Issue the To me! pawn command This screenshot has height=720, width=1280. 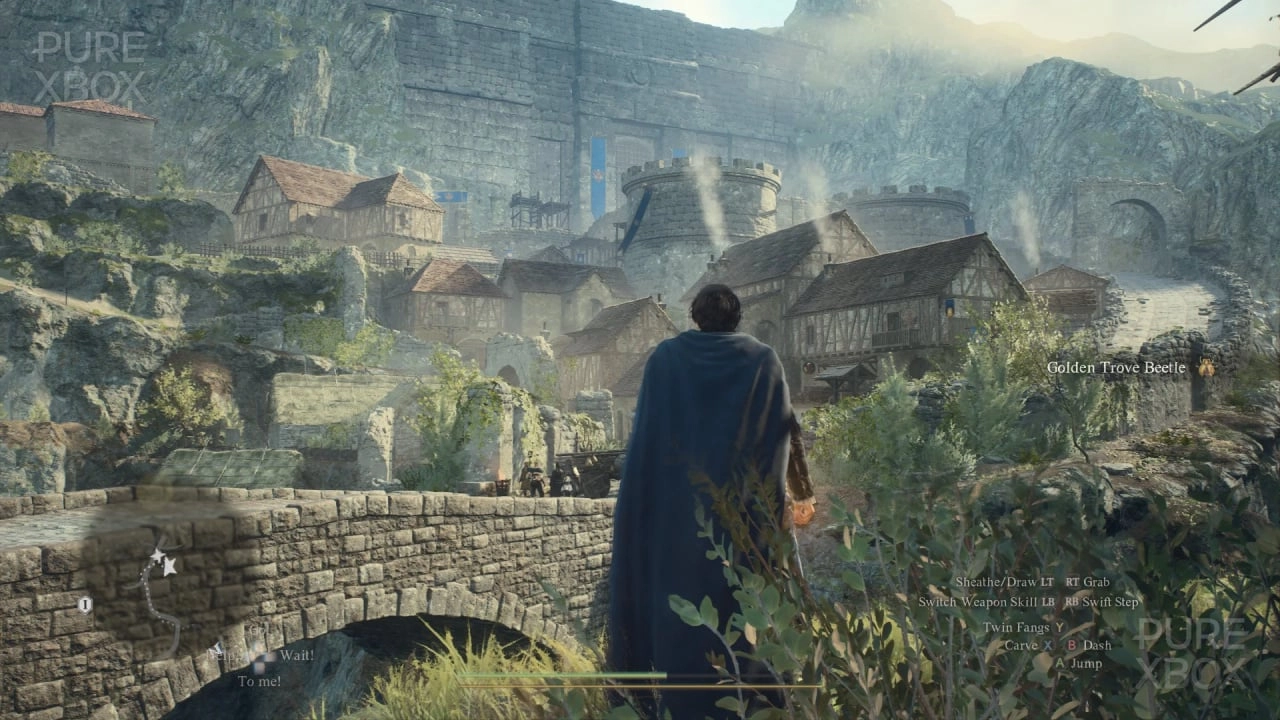pyautogui.click(x=259, y=680)
